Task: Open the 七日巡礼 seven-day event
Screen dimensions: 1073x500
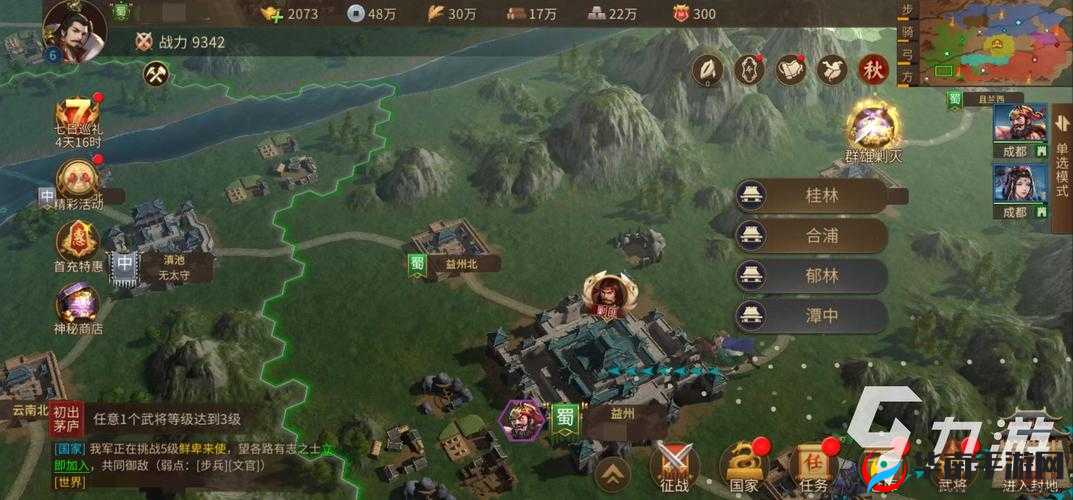Action: pyautogui.click(x=79, y=116)
